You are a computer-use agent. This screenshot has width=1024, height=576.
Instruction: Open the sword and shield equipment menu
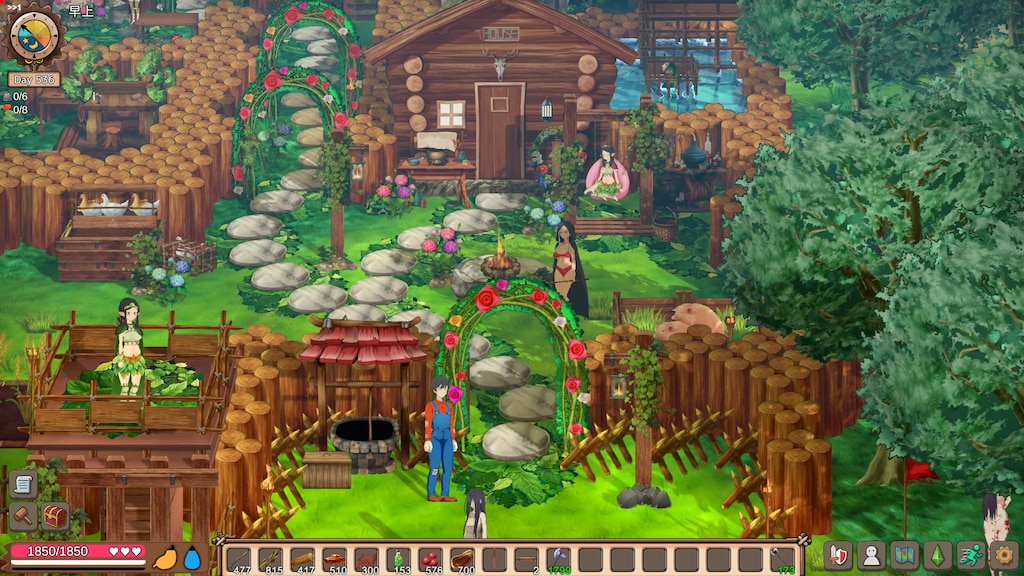pyautogui.click(x=838, y=555)
